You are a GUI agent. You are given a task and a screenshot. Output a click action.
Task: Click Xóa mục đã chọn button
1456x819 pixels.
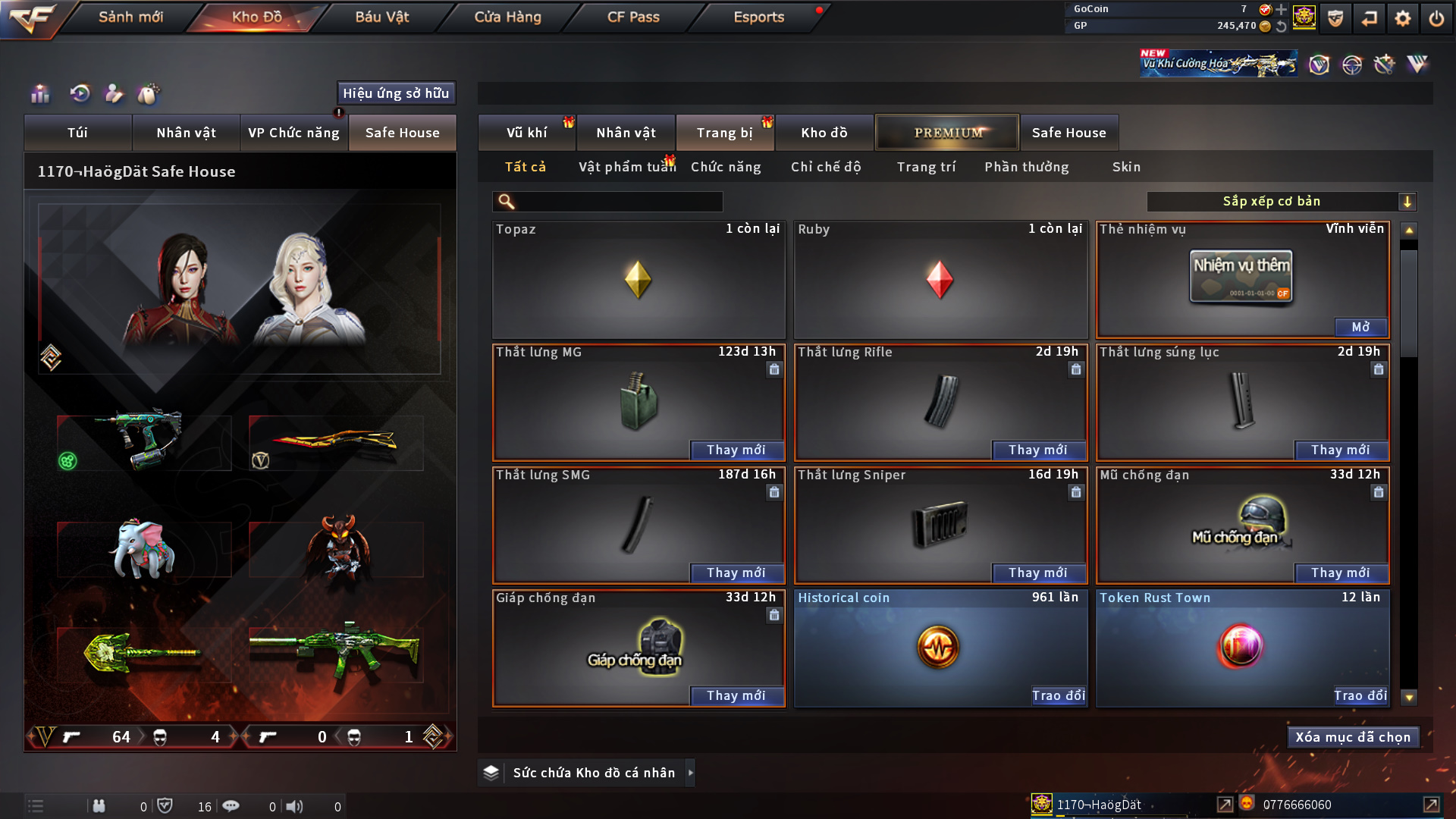click(1353, 737)
